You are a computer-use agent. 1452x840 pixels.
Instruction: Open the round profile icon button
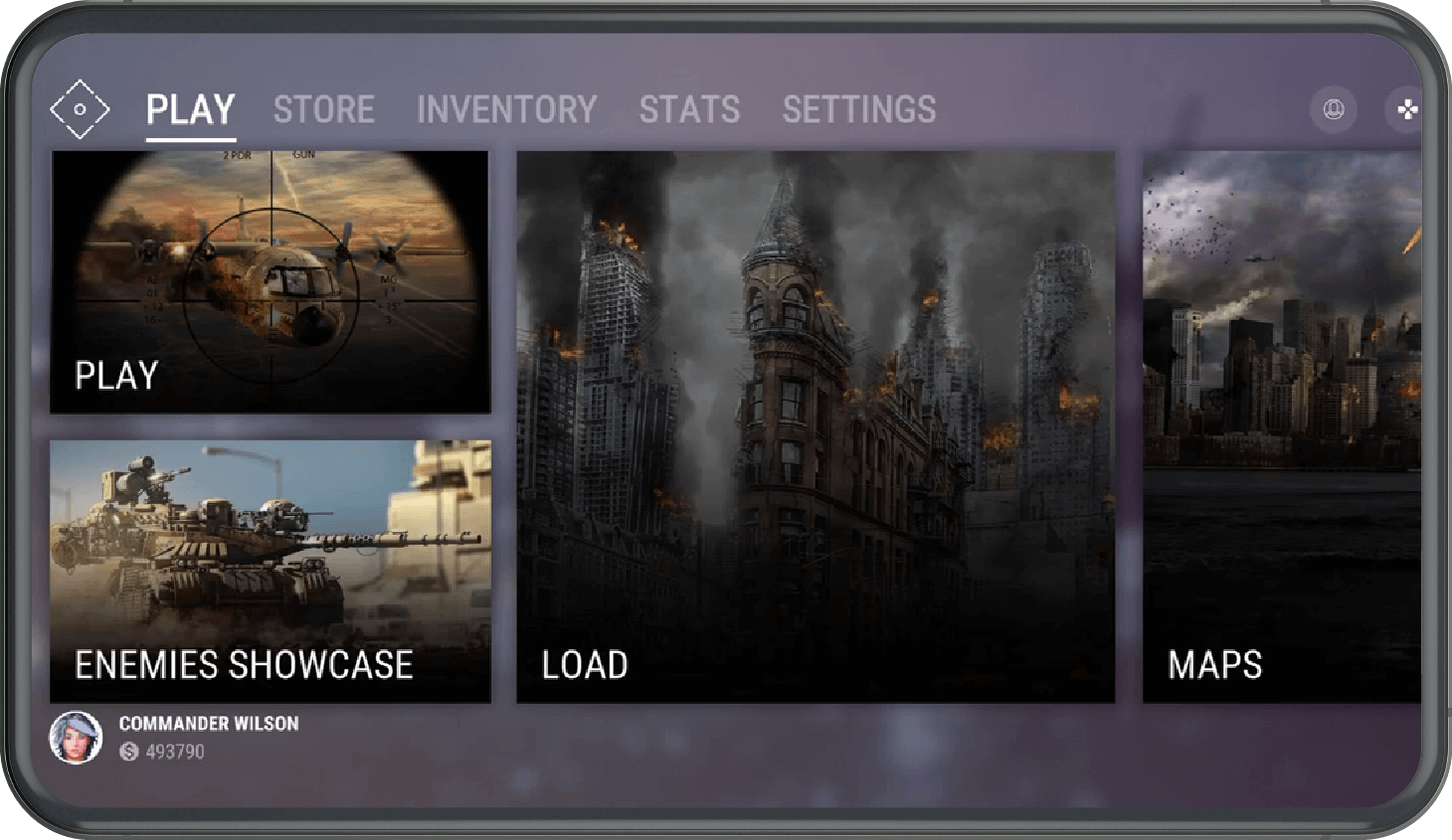pyautogui.click(x=1334, y=108)
